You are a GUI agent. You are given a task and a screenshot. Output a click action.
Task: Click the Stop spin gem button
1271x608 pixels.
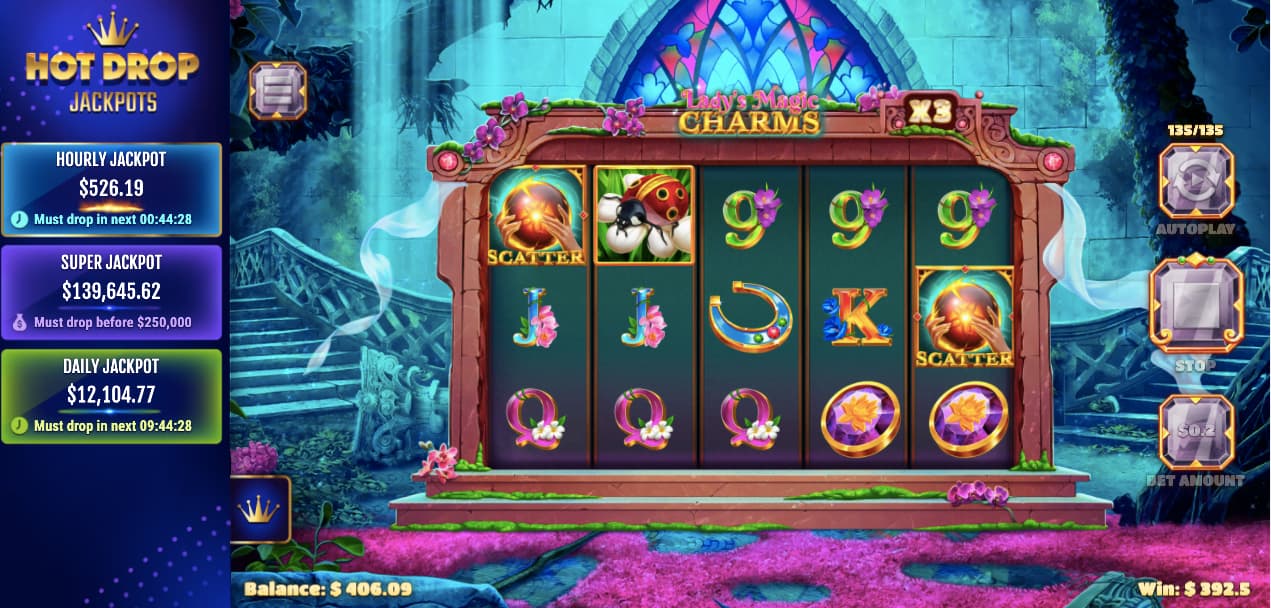1196,305
